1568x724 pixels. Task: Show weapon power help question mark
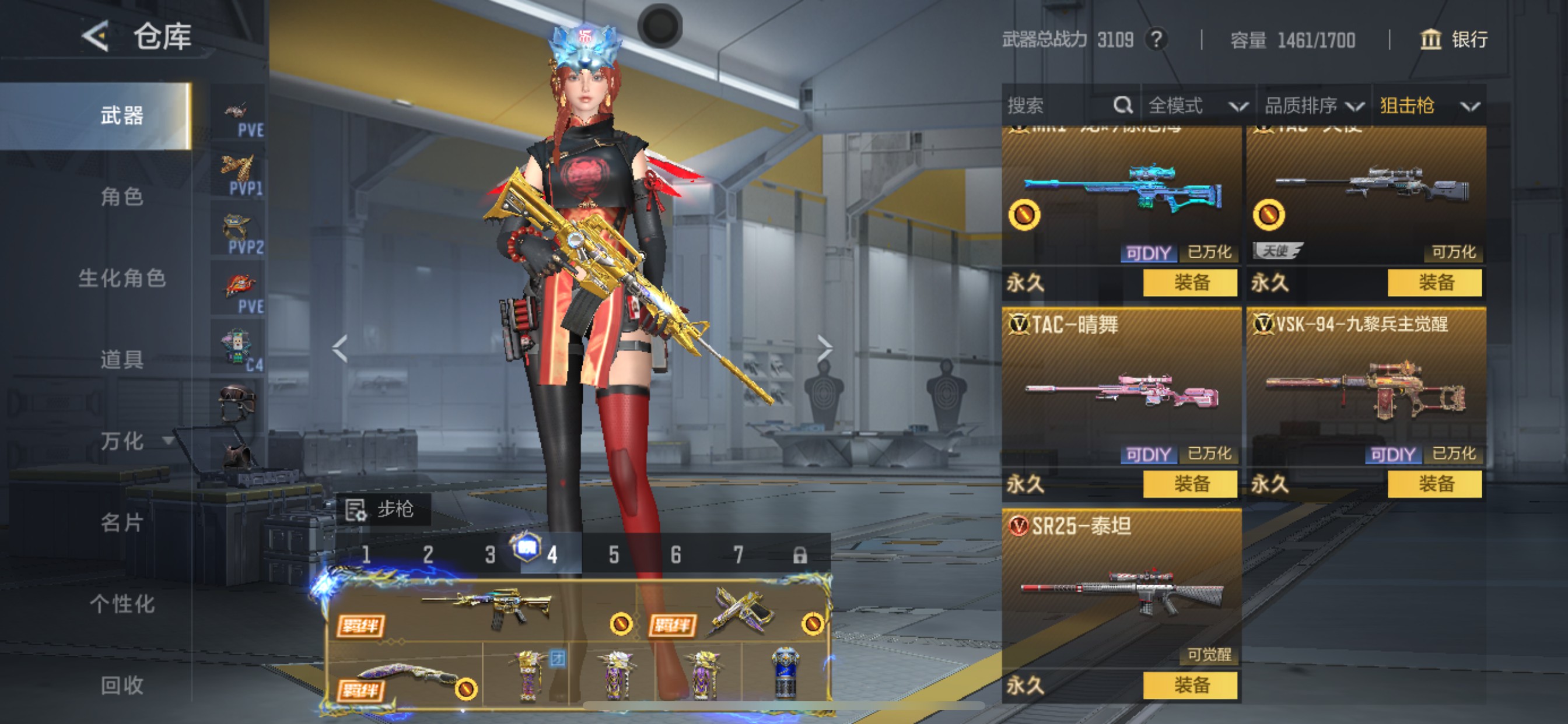tap(1156, 40)
